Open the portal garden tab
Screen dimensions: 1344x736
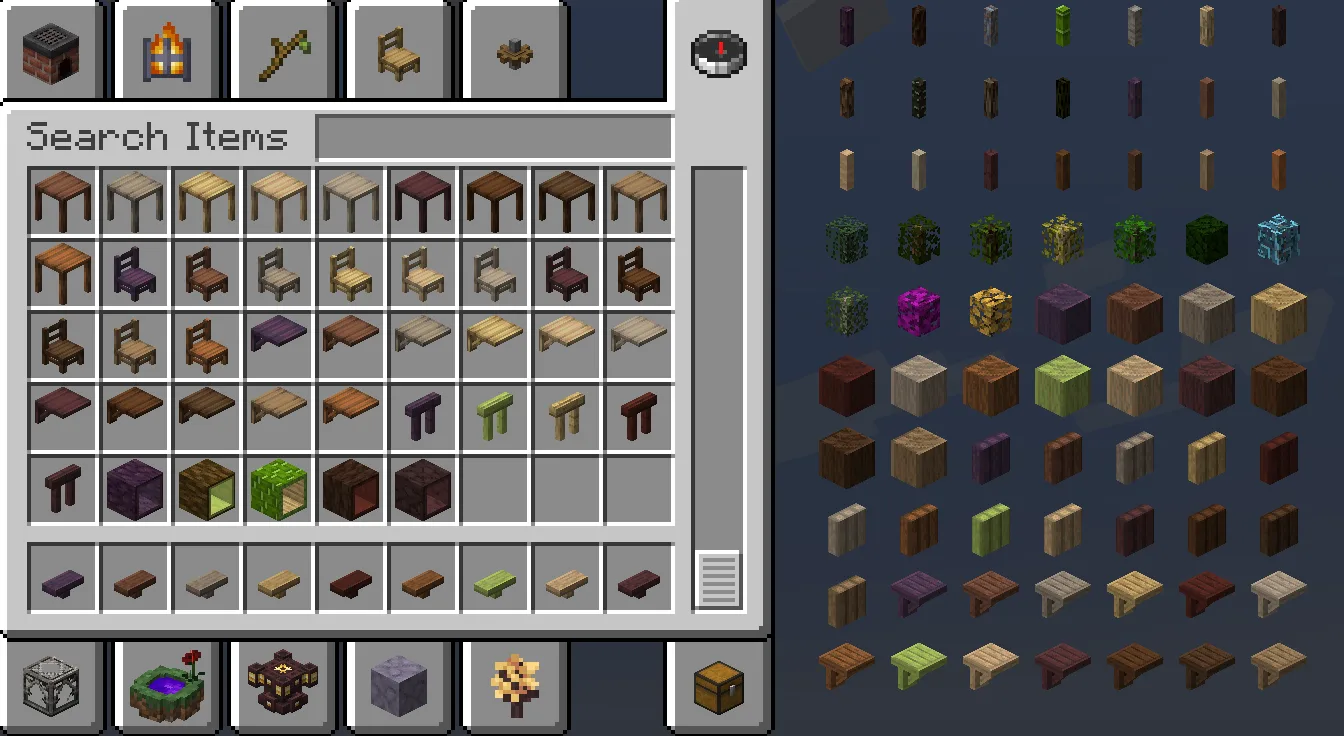click(166, 685)
